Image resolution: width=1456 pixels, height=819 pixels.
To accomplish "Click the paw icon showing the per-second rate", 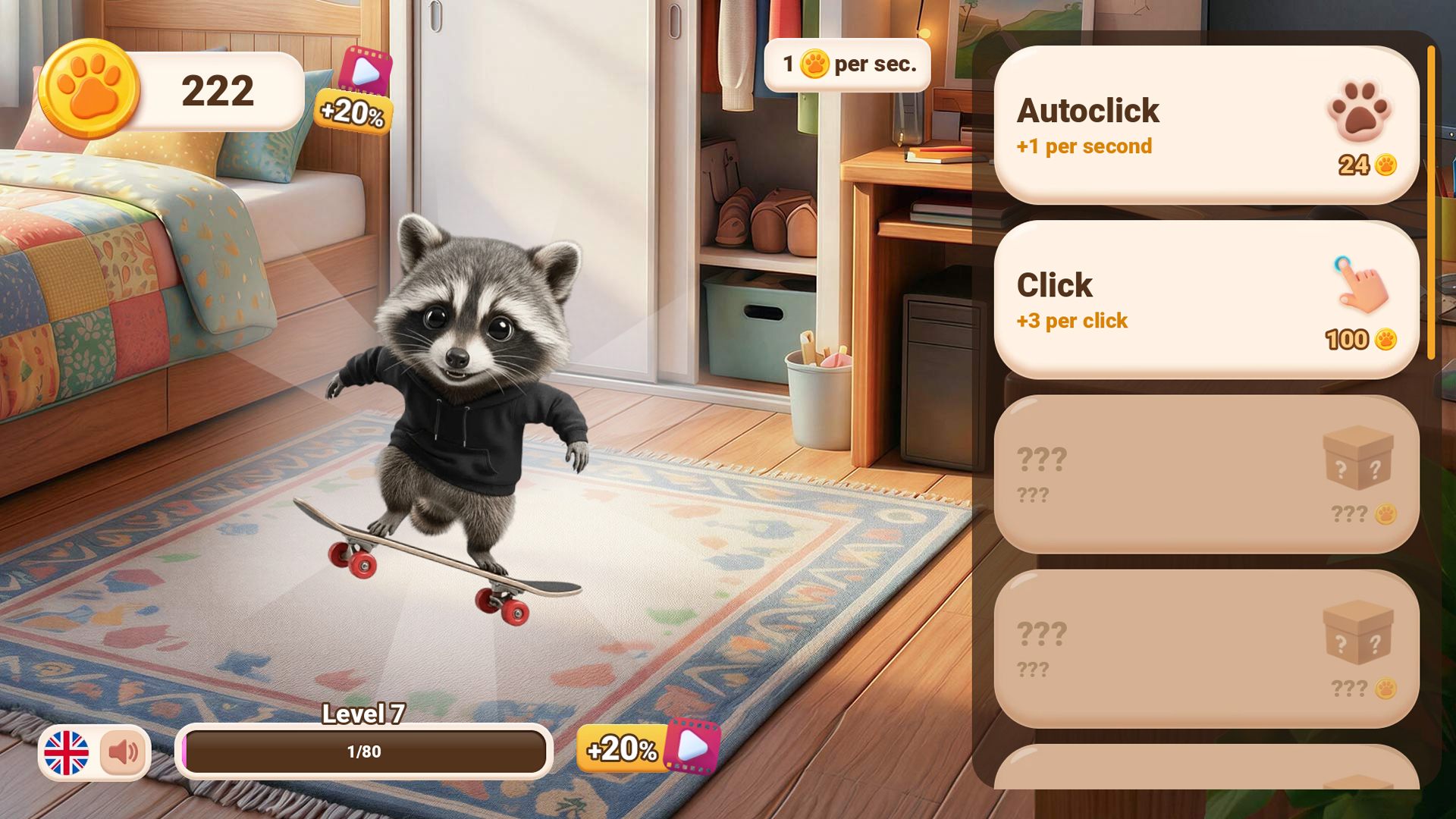I will click(815, 64).
